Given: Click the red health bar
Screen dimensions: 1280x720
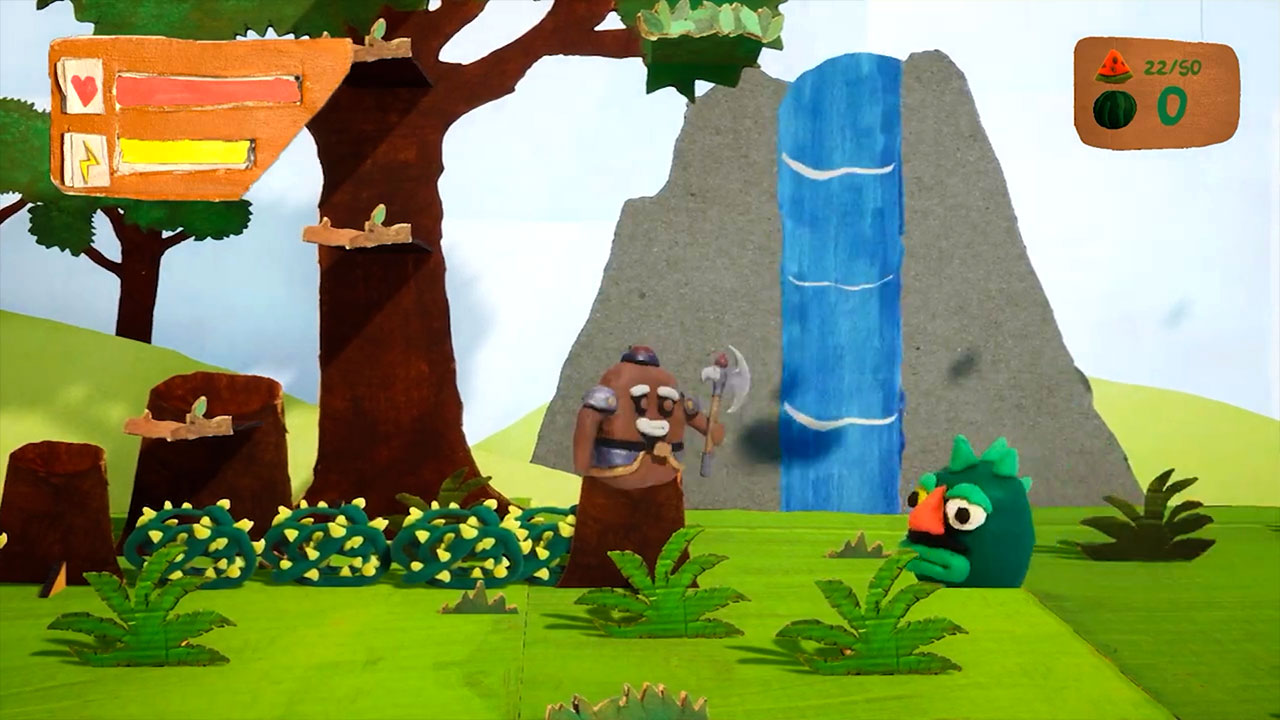Looking at the screenshot, I should tap(205, 90).
